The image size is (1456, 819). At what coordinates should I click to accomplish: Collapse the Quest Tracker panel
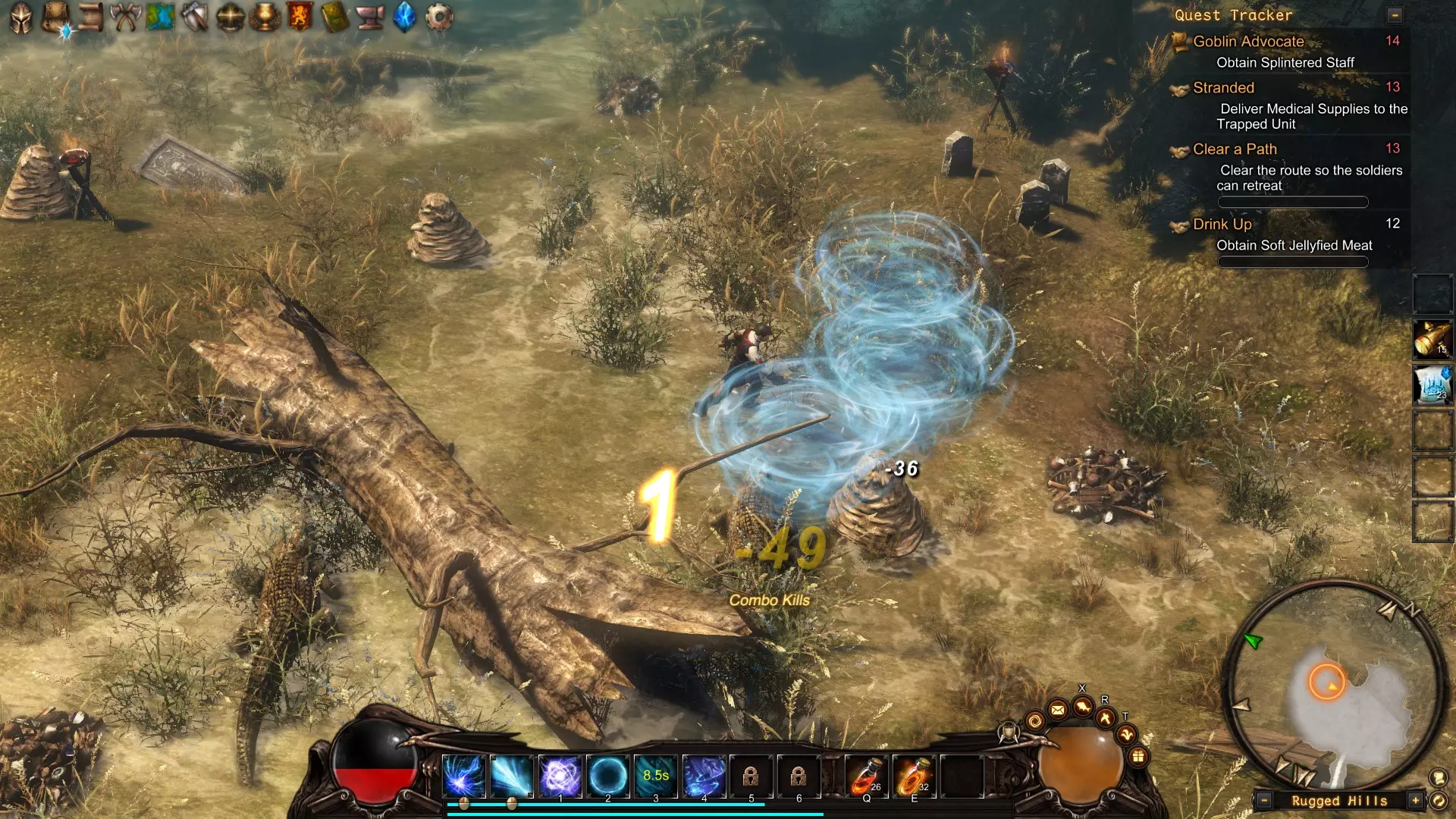[x=1394, y=15]
